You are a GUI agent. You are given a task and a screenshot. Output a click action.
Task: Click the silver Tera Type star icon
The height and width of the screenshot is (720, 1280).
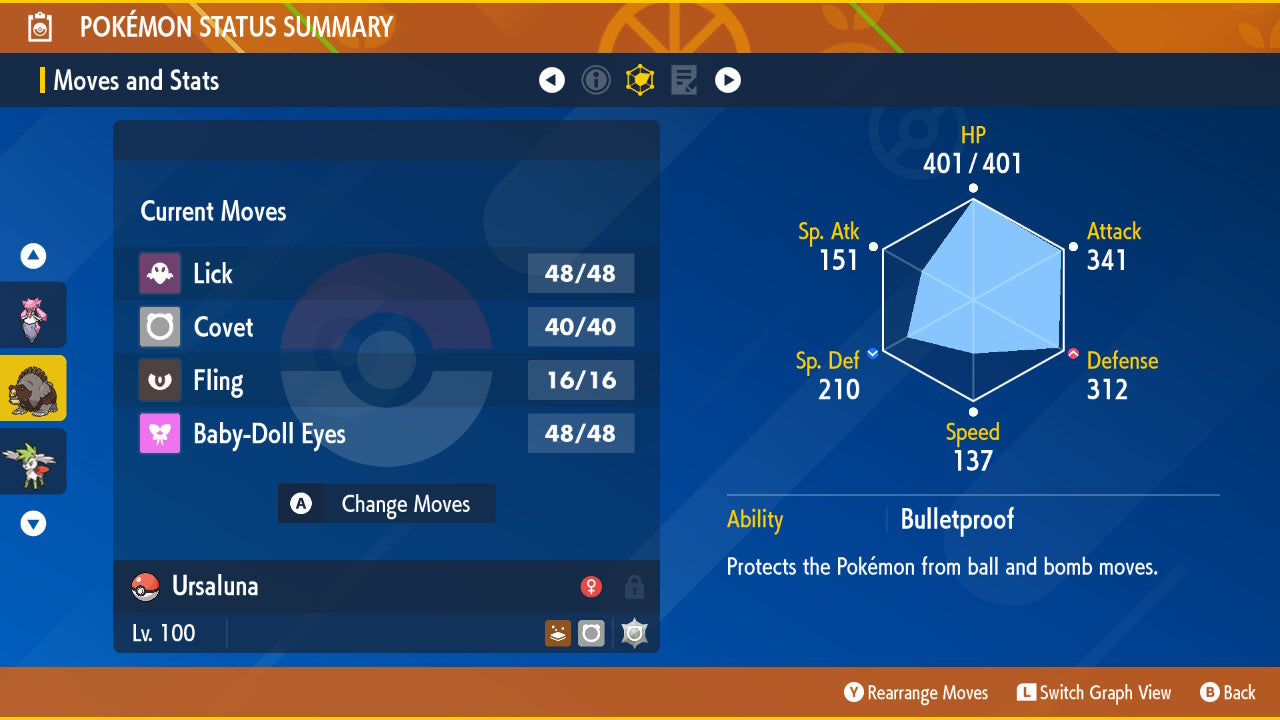coord(634,633)
